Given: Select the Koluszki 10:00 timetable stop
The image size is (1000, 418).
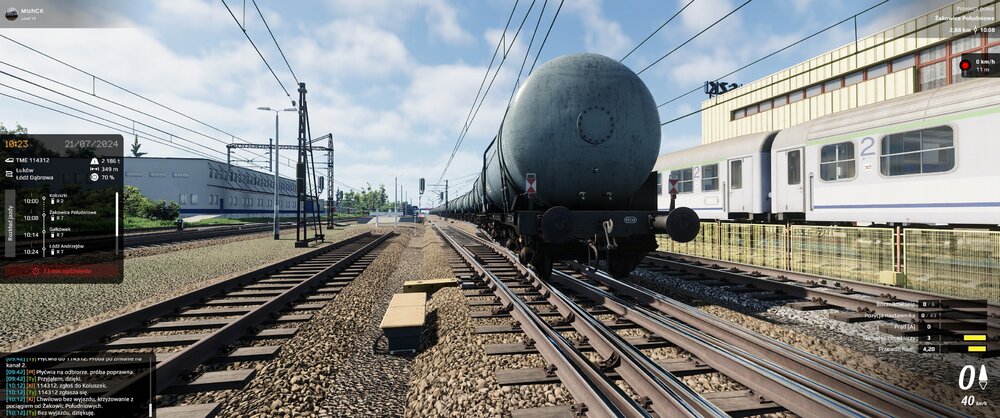Looking at the screenshot, I should click(x=58, y=198).
